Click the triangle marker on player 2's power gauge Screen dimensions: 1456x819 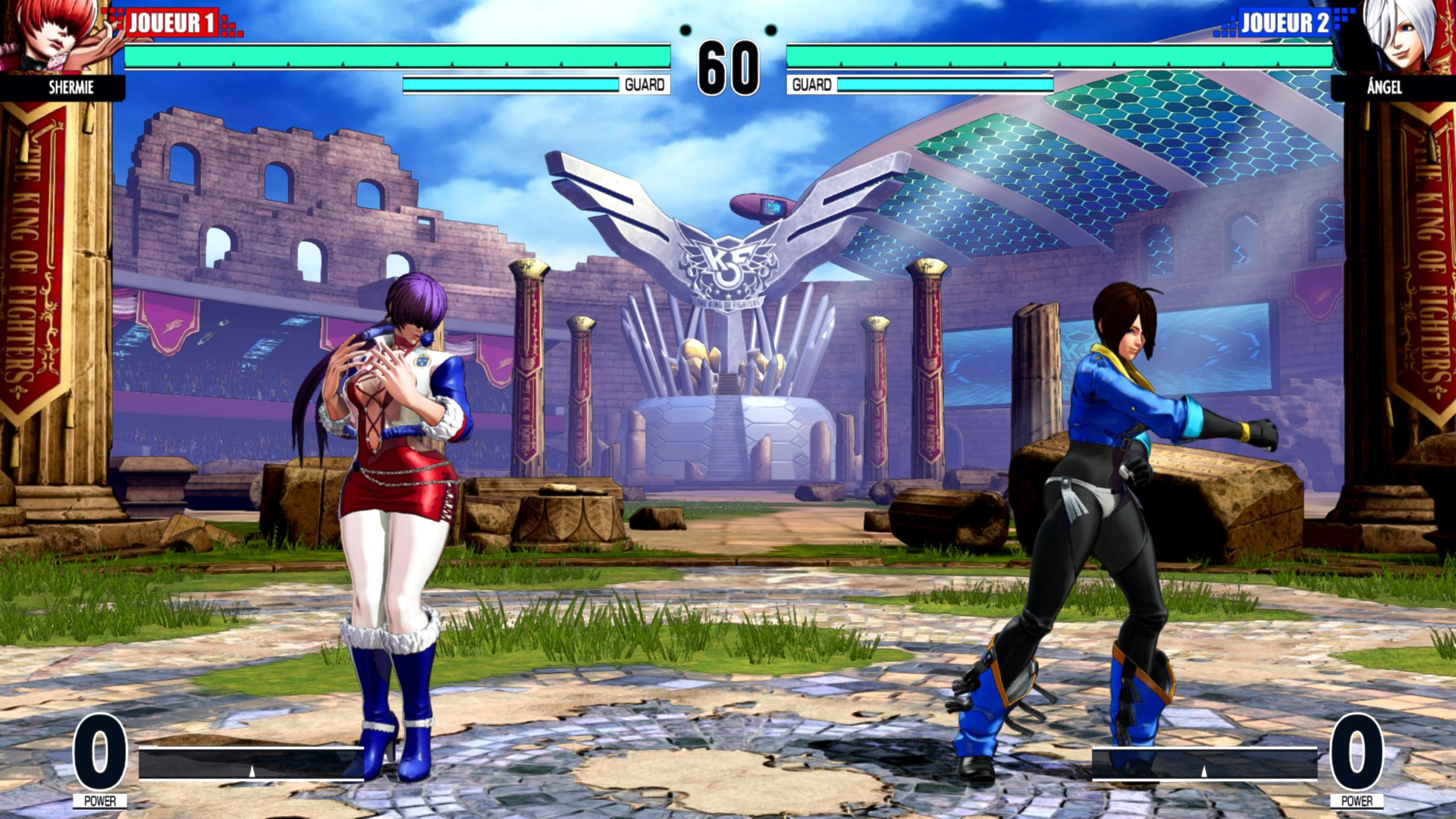(x=1204, y=772)
